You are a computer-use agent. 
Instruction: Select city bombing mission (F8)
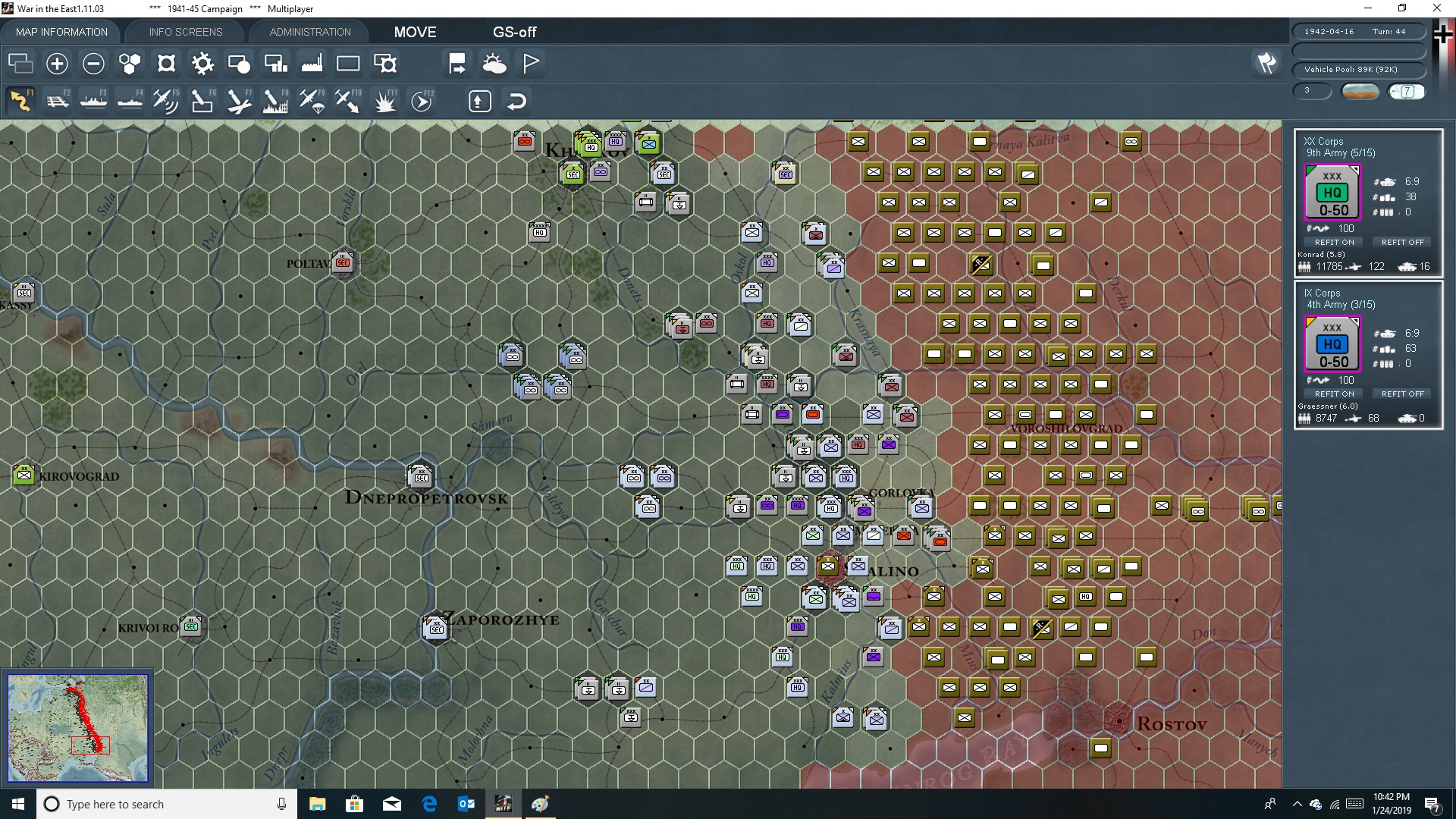(275, 101)
